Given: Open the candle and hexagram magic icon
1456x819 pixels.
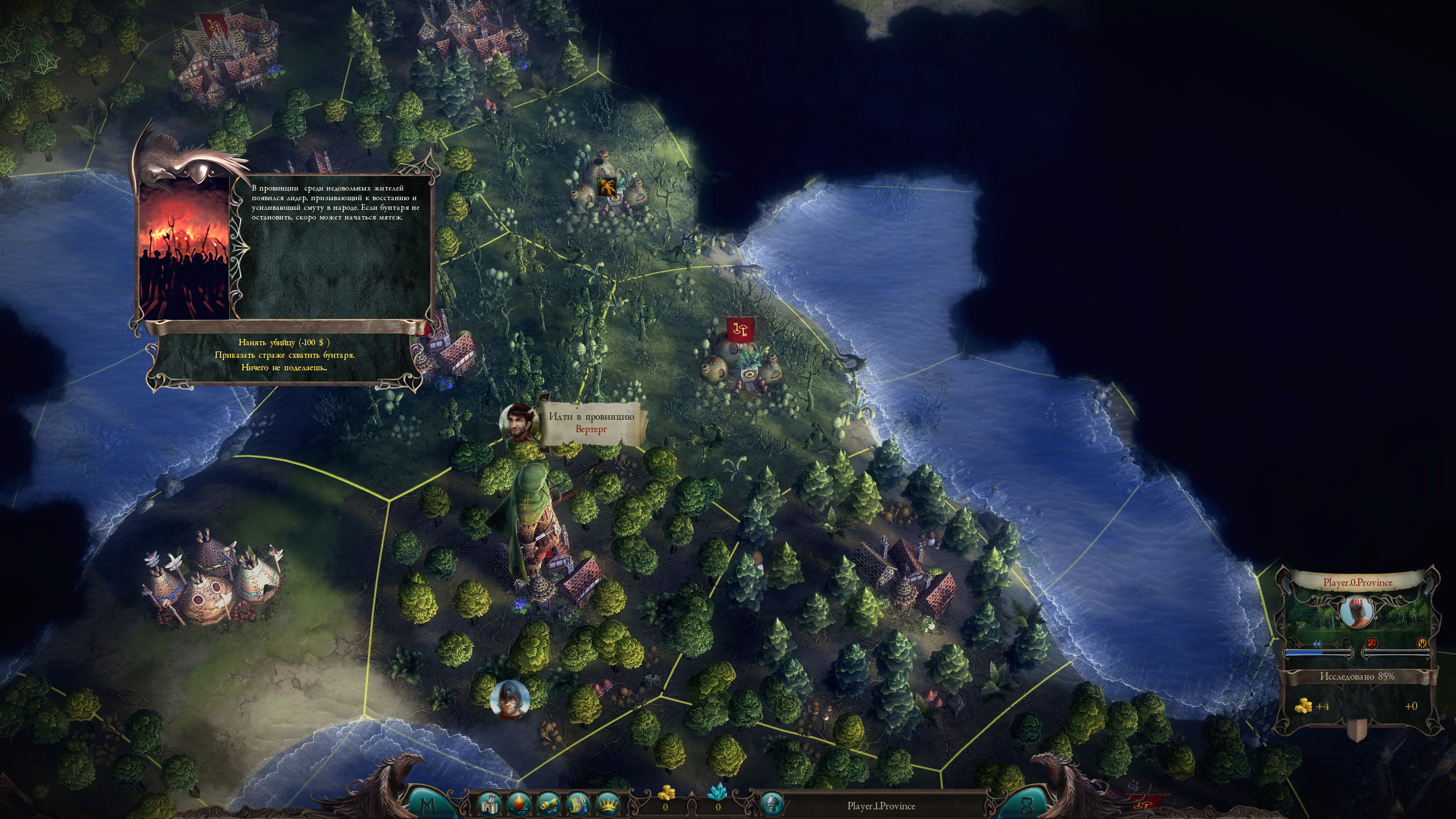Looking at the screenshot, I should pyautogui.click(x=519, y=805).
